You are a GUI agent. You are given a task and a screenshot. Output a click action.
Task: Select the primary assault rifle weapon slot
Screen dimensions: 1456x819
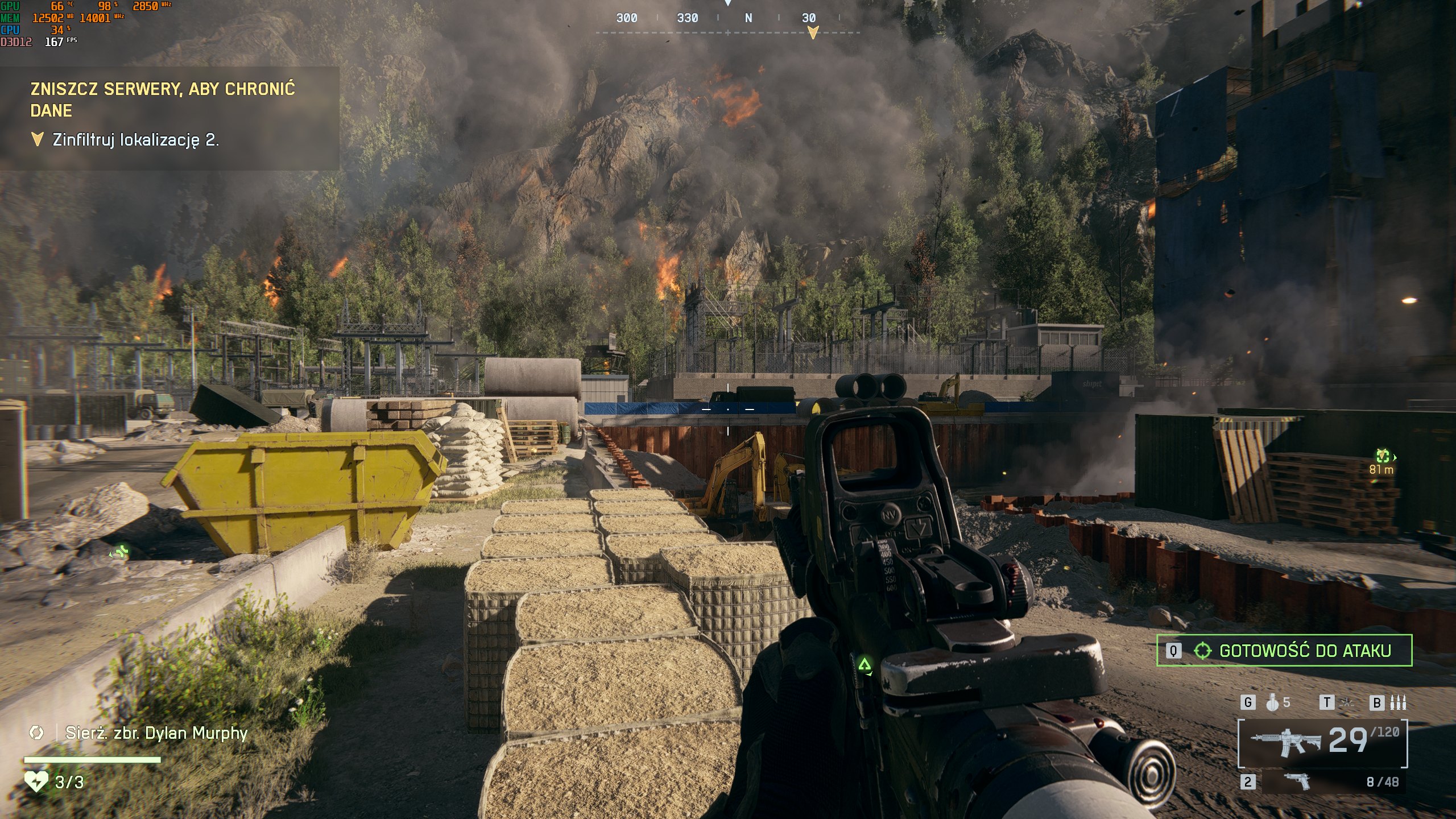point(1323,742)
